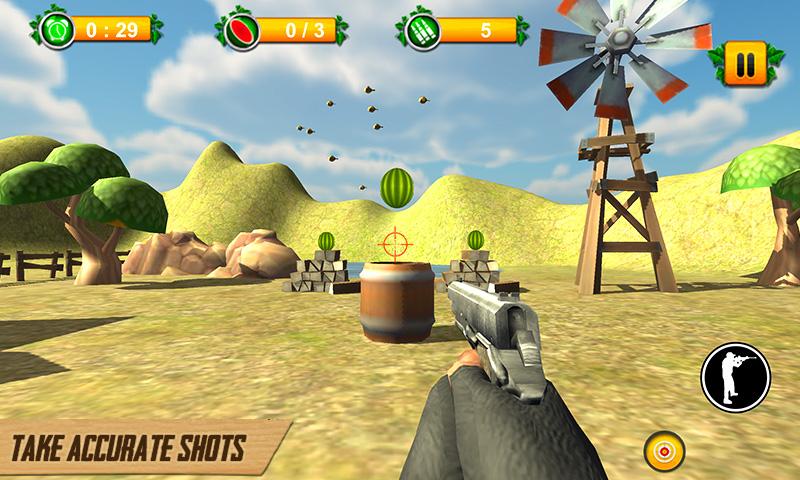Viewport: 800px width, 480px height.
Task: Fire using the orange target button
Action: [663, 452]
